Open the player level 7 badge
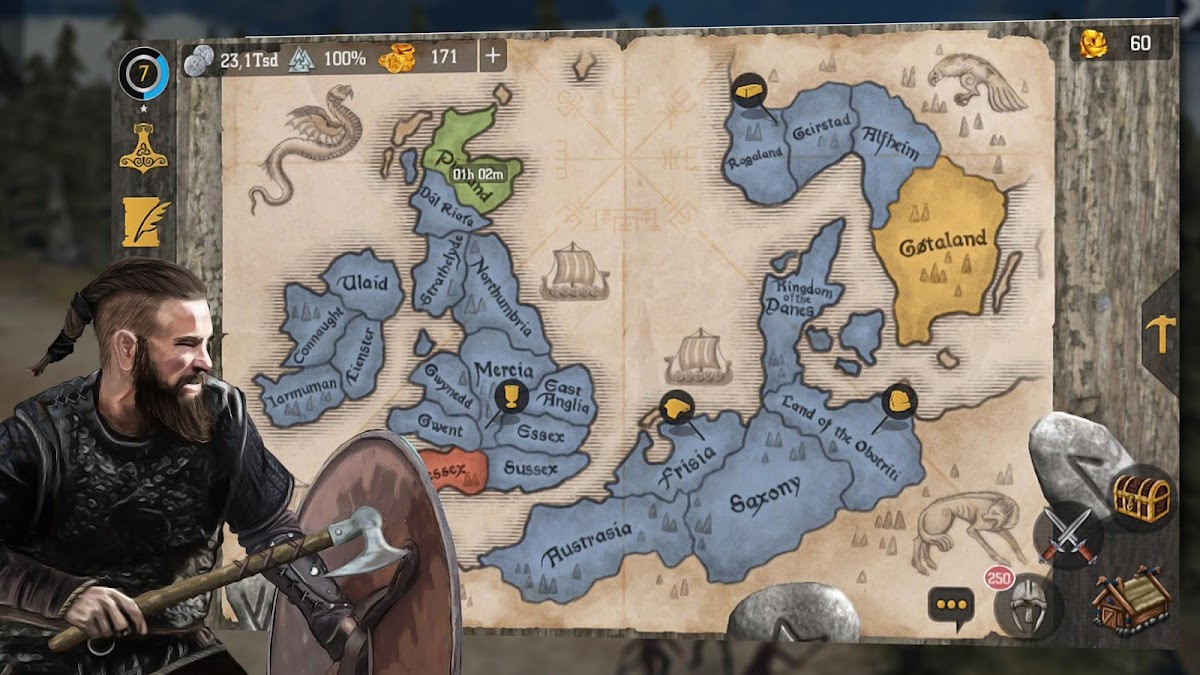This screenshot has height=675, width=1200. 143,74
